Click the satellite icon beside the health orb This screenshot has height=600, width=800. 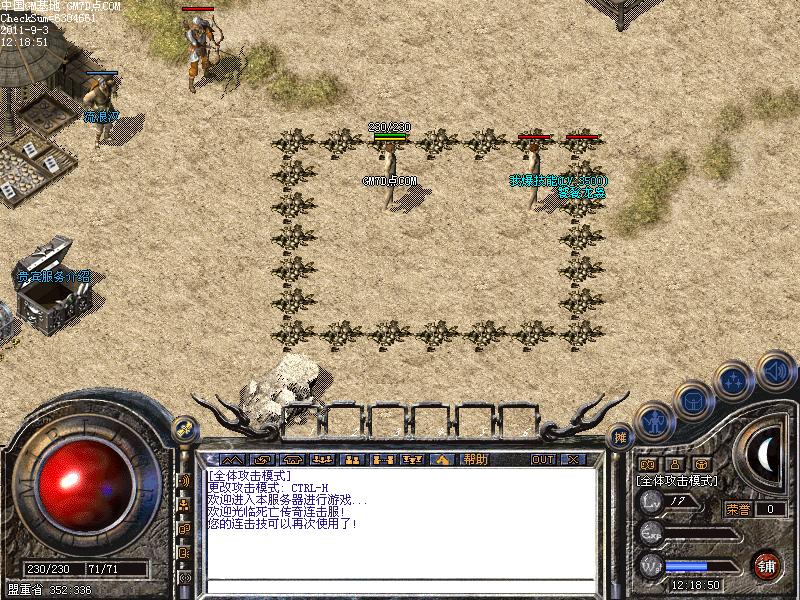183,429
